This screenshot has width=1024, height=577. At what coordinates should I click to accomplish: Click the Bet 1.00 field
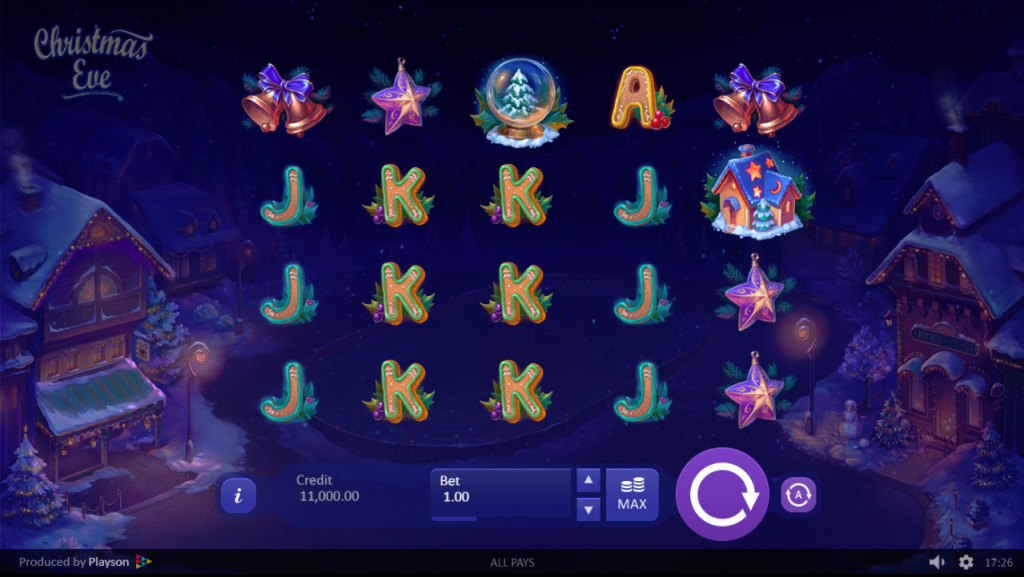500,494
